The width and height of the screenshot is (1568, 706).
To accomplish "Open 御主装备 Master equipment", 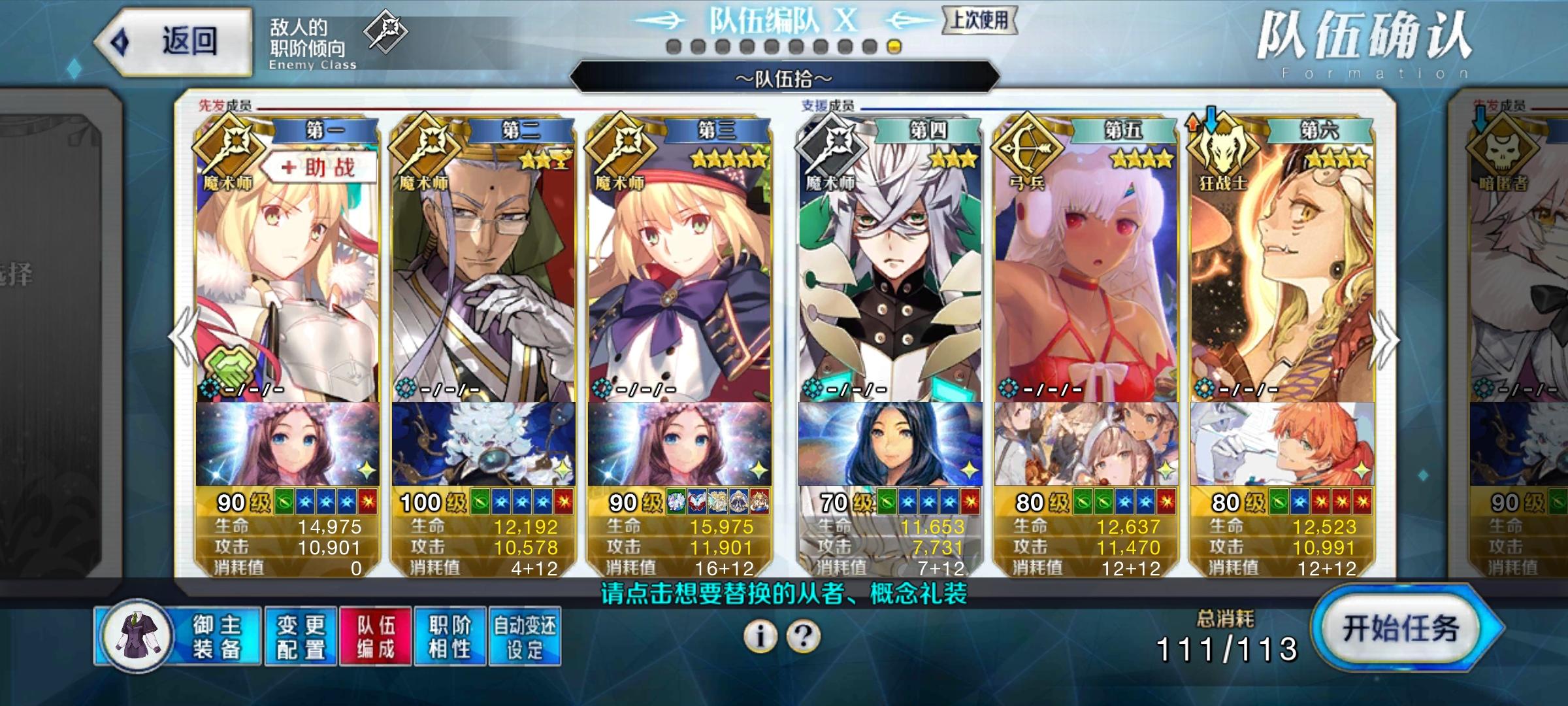I will click(x=178, y=636).
